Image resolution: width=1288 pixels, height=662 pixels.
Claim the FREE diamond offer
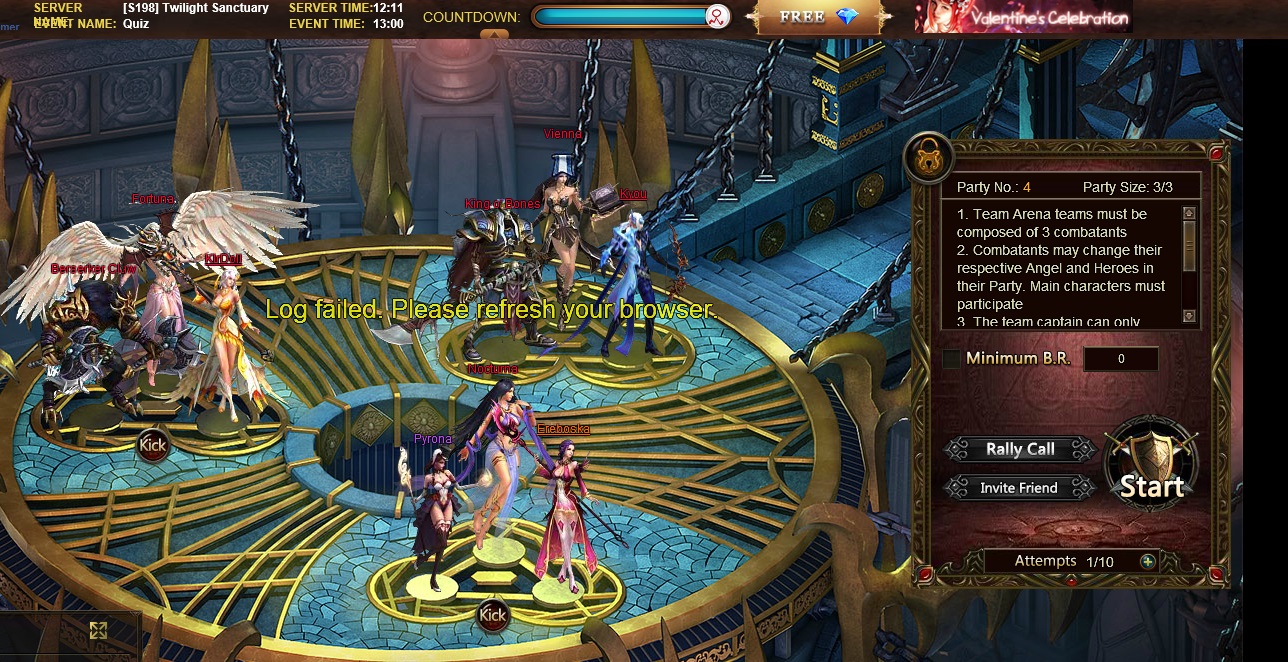point(820,17)
